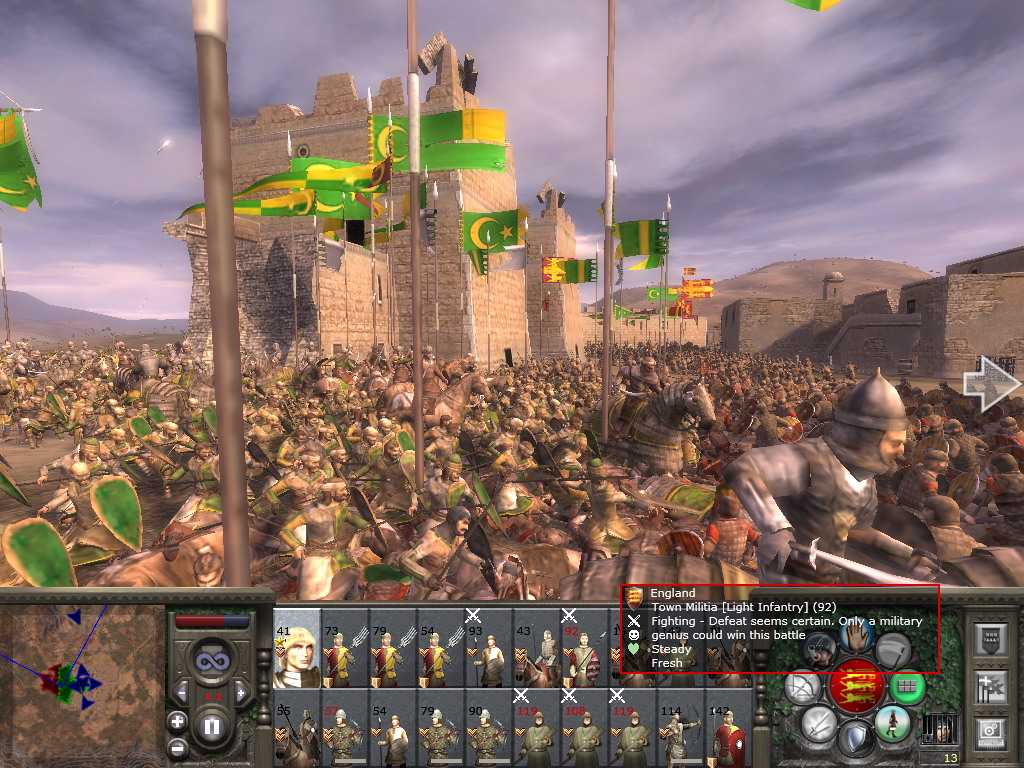Toggle the green formation grid button
Screen dimensions: 1024x768
click(907, 687)
